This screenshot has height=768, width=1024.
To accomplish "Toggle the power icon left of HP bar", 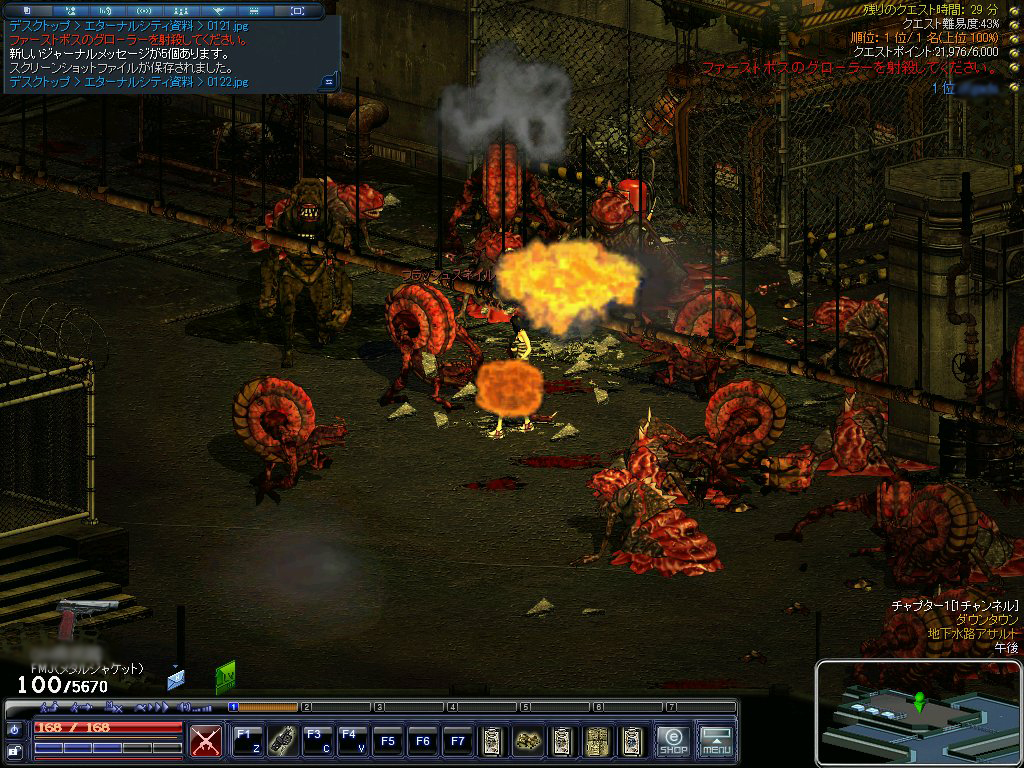I will pyautogui.click(x=15, y=729).
